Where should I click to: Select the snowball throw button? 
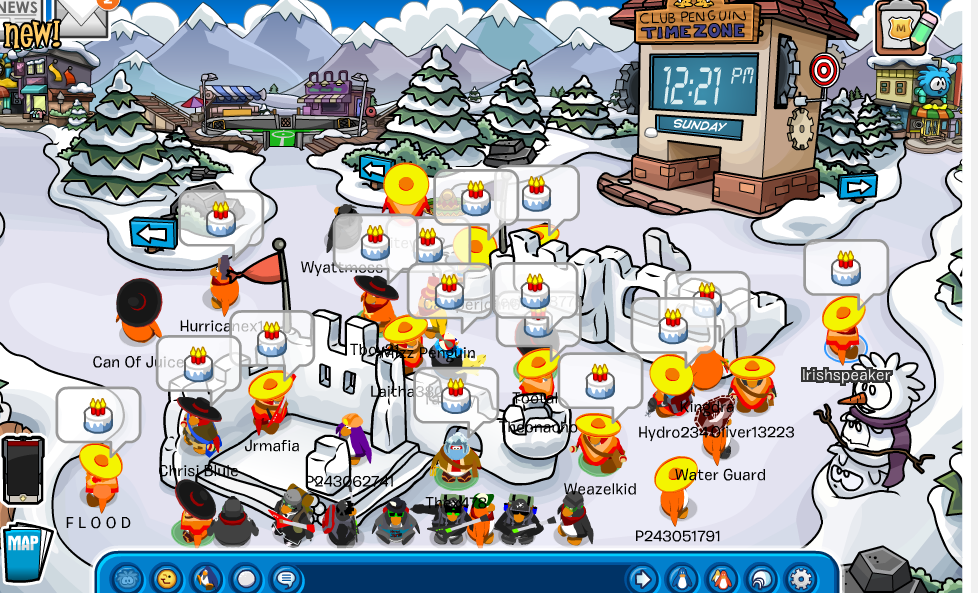tap(246, 578)
